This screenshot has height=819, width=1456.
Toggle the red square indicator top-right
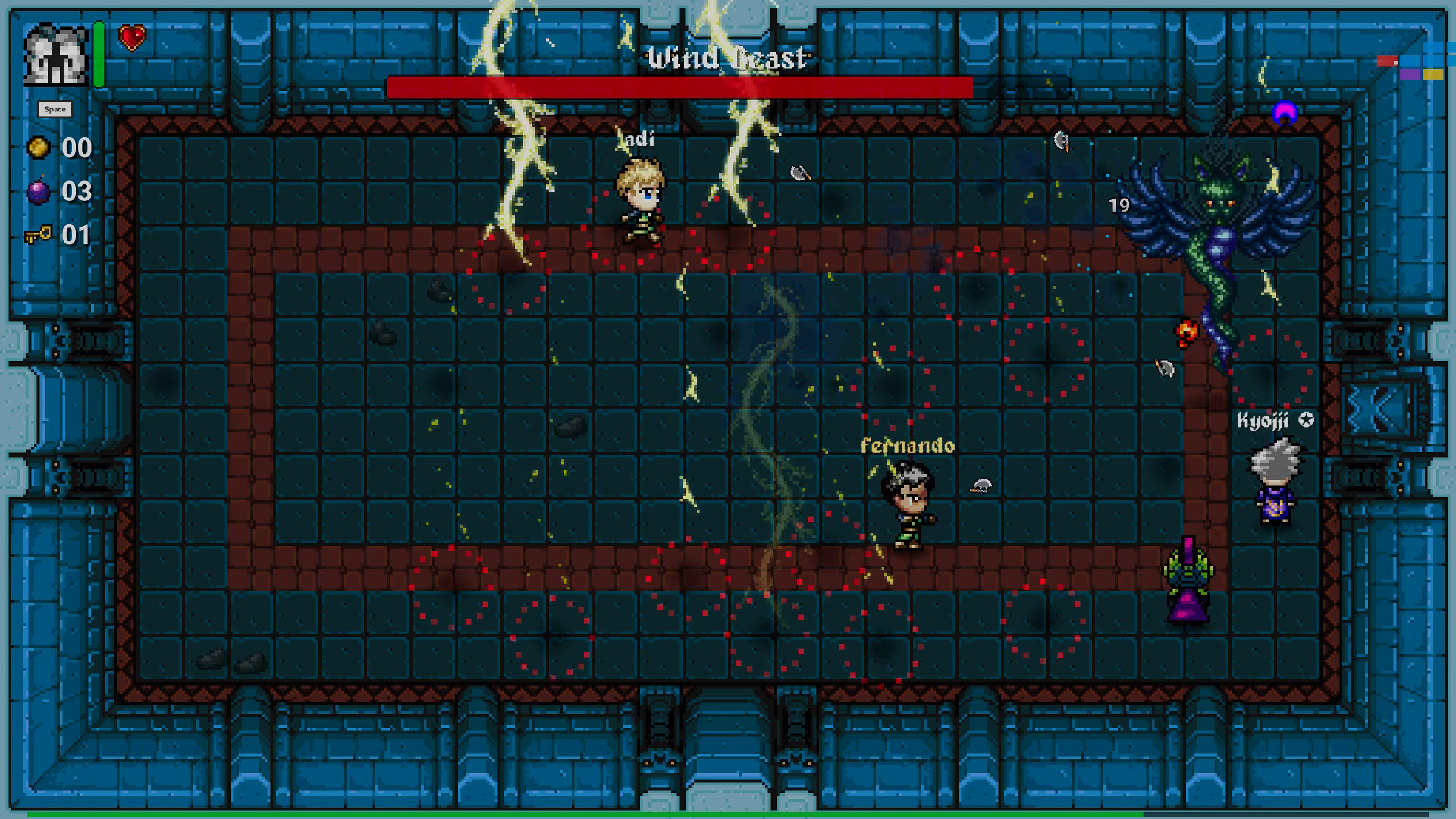click(x=1386, y=61)
